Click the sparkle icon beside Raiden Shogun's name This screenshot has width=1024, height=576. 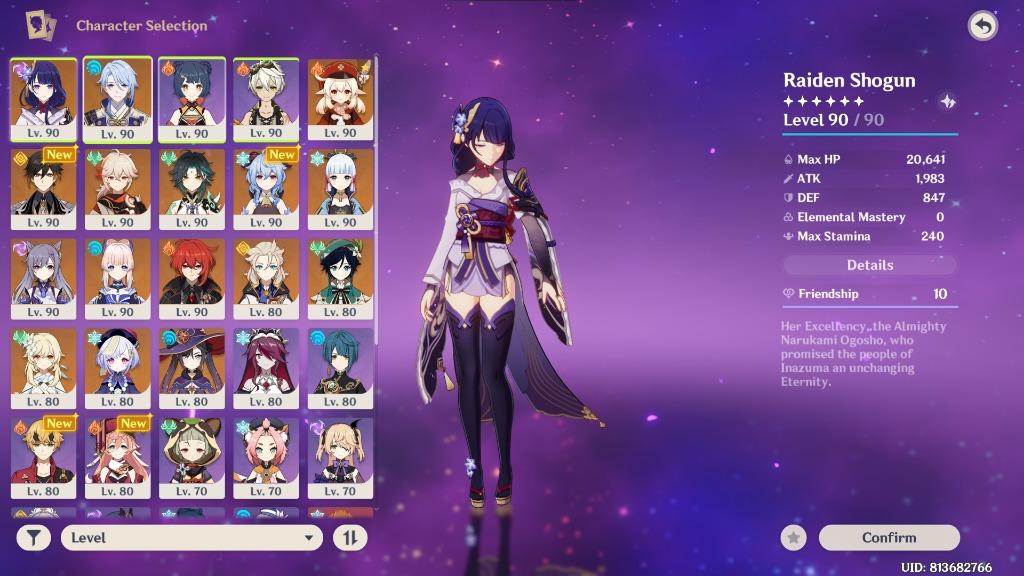click(948, 101)
